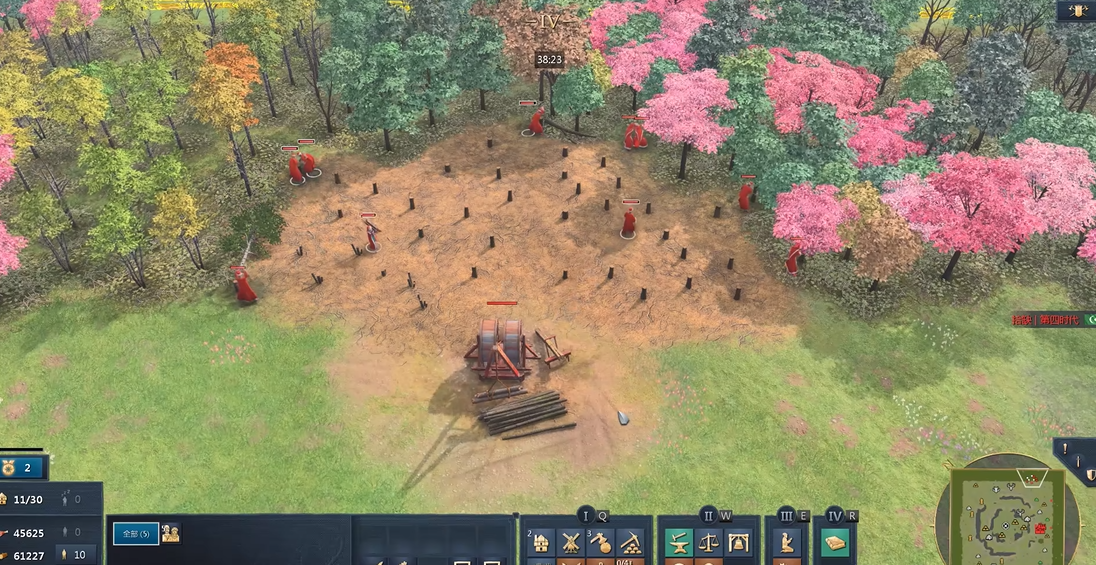Select the Age IV book building icon
The height and width of the screenshot is (565, 1096).
pyautogui.click(x=835, y=543)
